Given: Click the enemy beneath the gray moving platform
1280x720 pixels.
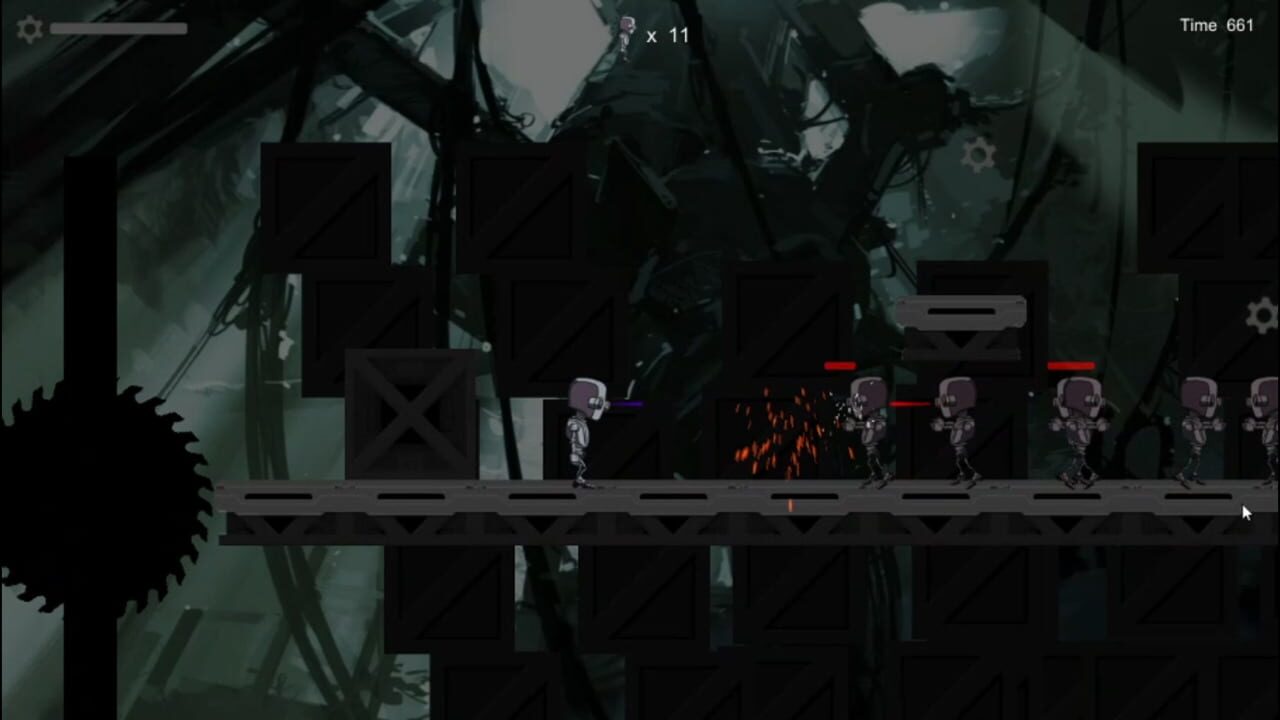Looking at the screenshot, I should click(x=960, y=425).
